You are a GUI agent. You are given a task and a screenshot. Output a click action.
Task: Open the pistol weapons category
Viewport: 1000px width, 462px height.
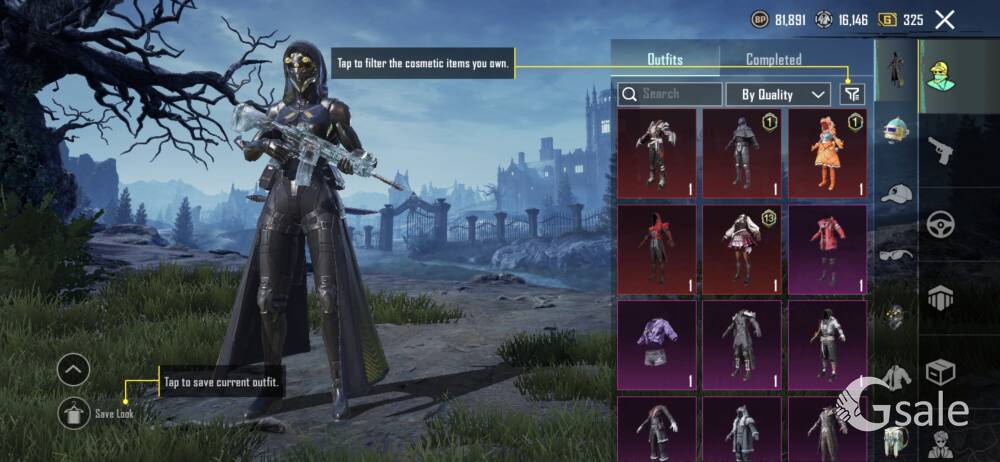pos(941,150)
